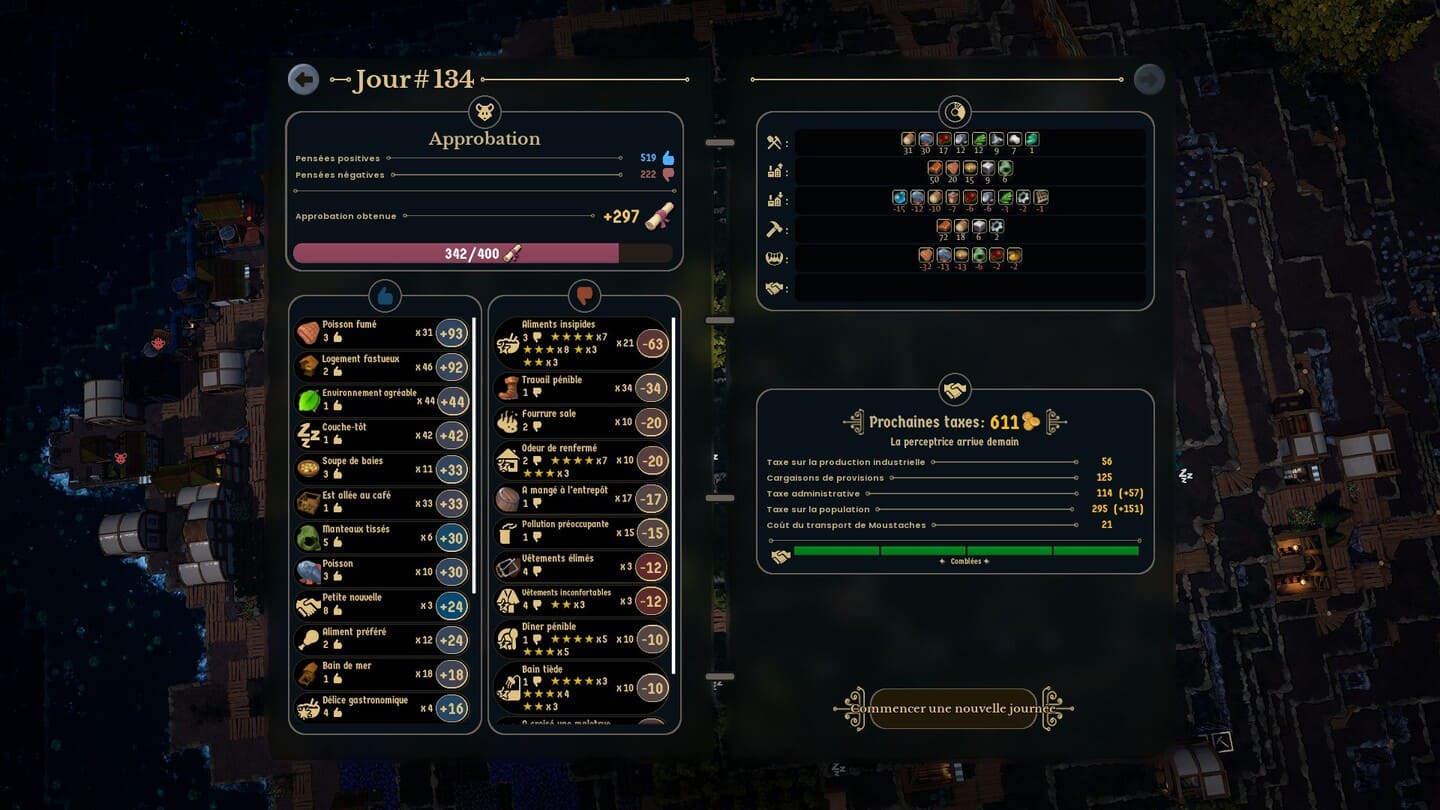Click the greyed-out right arrow button

coord(1149,79)
